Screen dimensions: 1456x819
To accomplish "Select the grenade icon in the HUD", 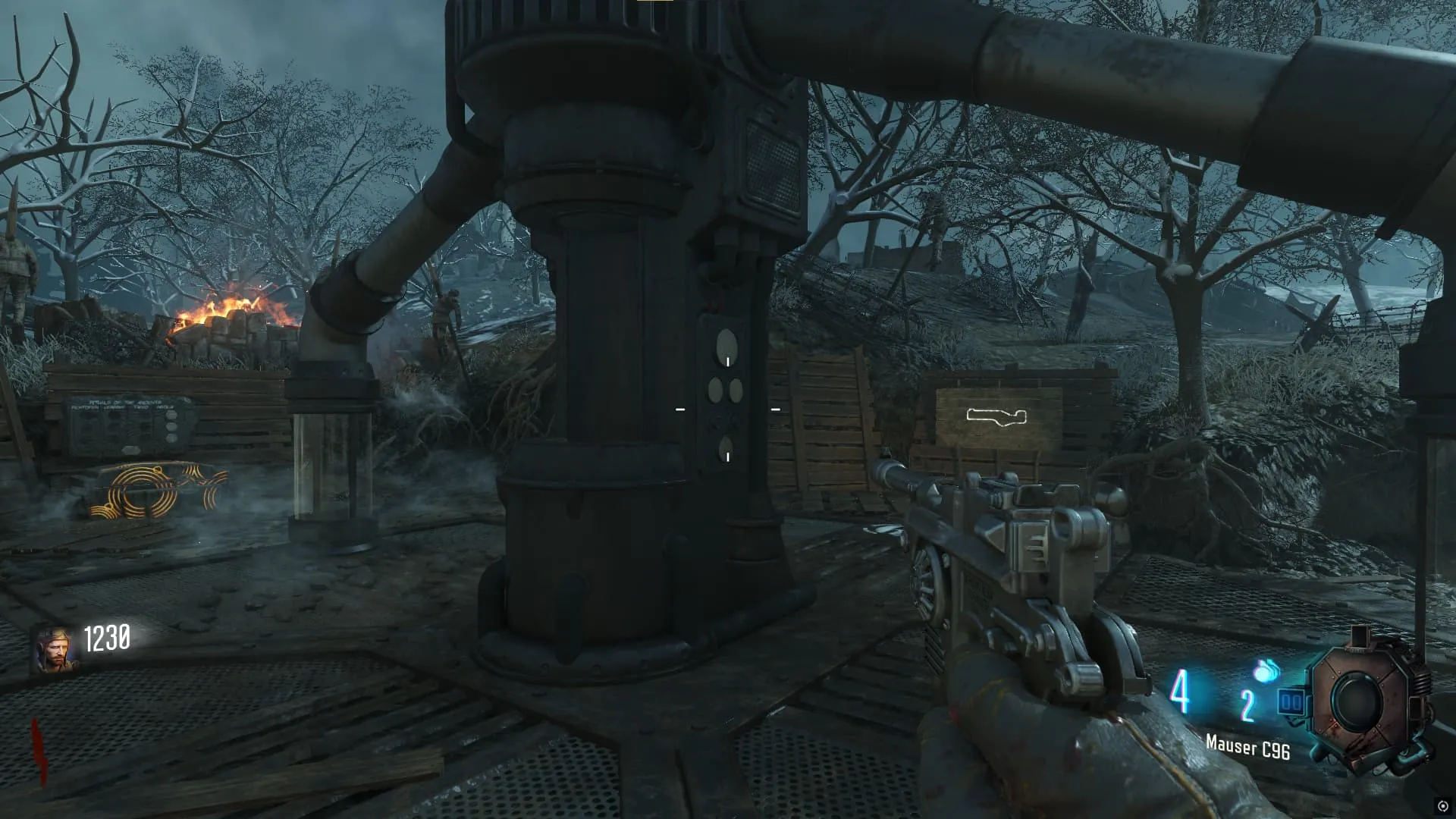I will (x=1264, y=672).
